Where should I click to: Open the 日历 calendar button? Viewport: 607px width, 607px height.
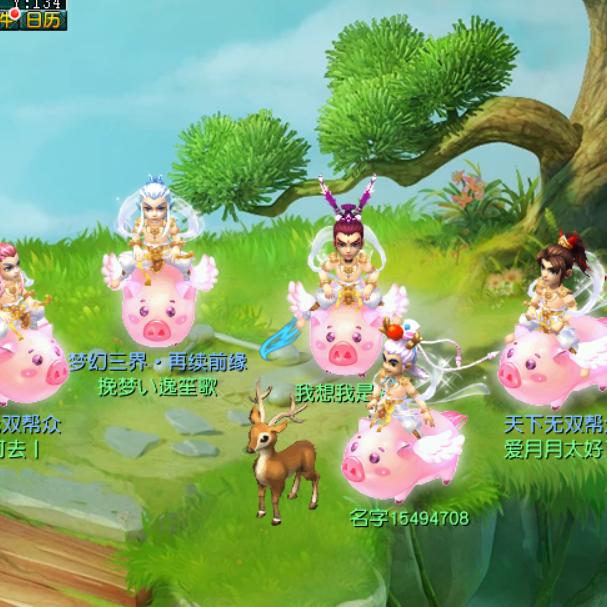(x=44, y=19)
